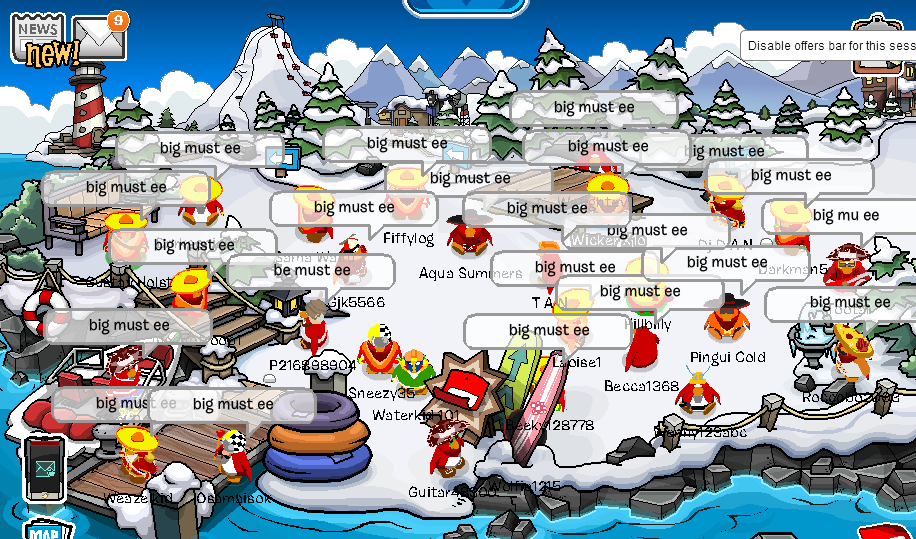Click the Disable offers bar option

pos(830,45)
